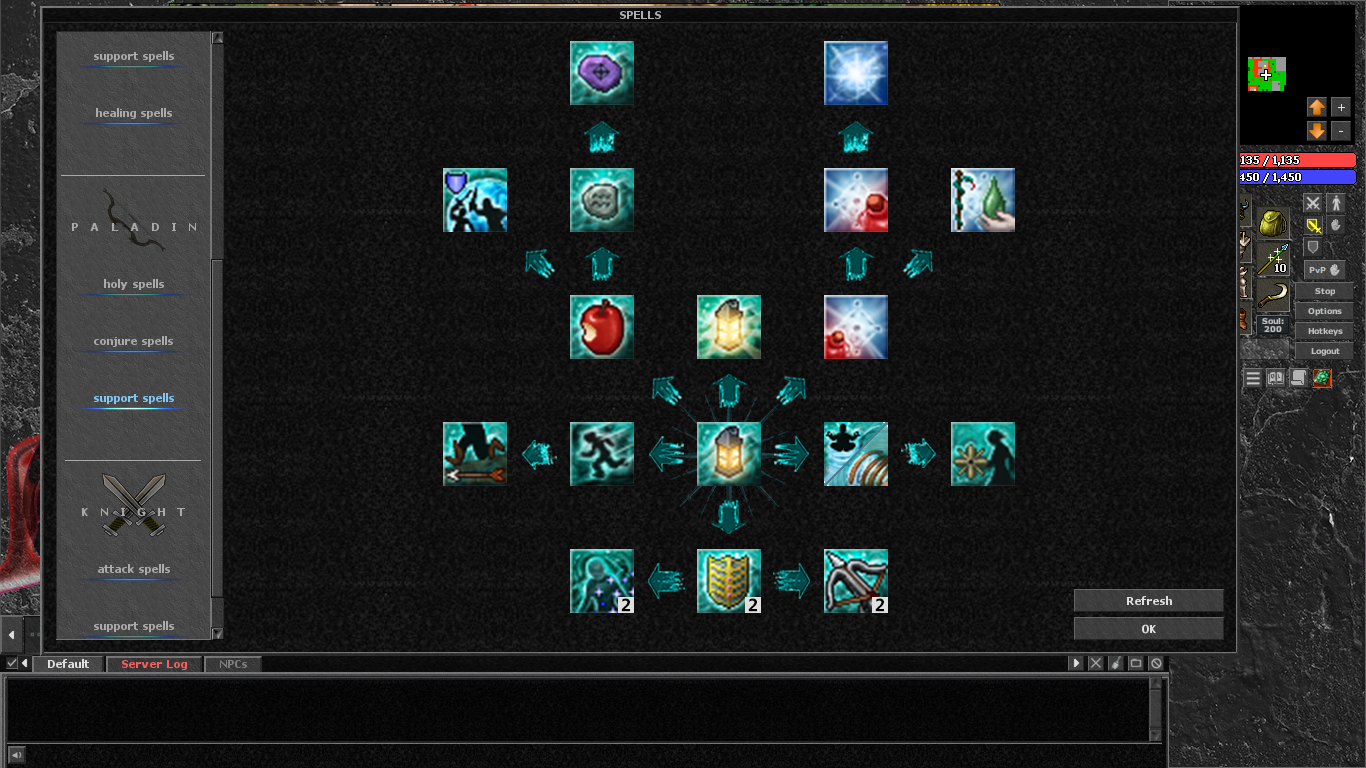This screenshot has height=768, width=1366.
Task: Open the holy spells category in the sidebar
Action: (132, 283)
